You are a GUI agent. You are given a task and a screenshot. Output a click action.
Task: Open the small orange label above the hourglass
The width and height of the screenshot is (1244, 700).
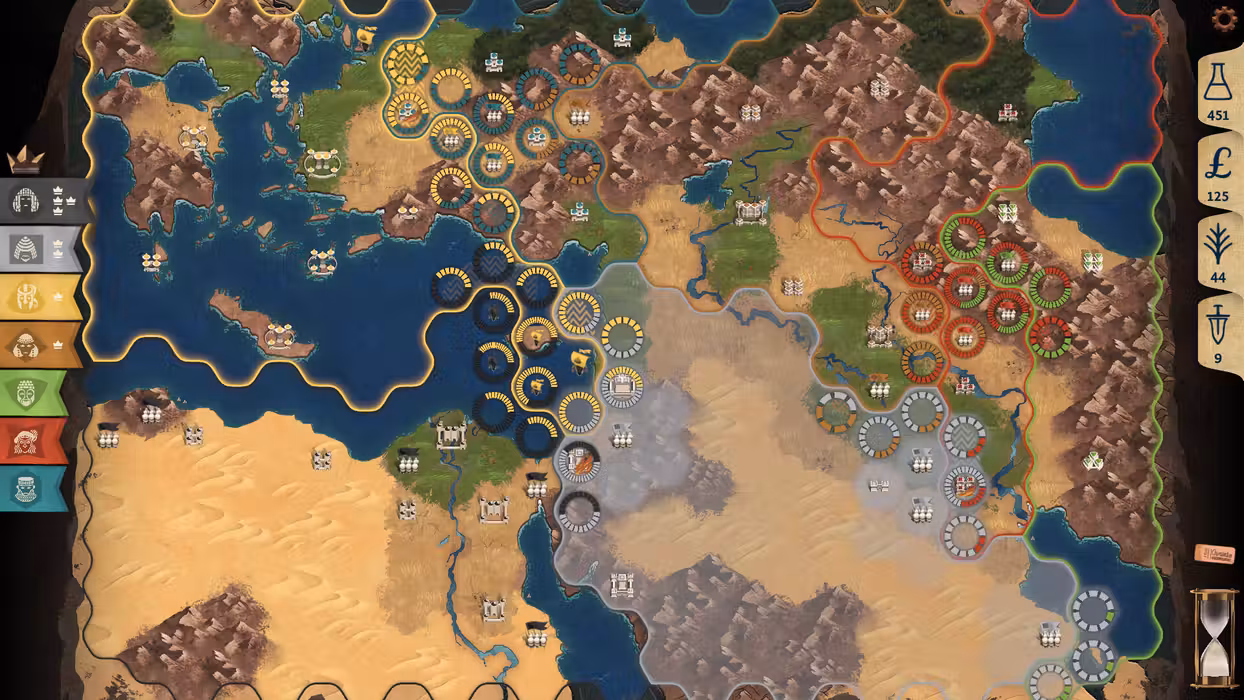pos(1214,554)
